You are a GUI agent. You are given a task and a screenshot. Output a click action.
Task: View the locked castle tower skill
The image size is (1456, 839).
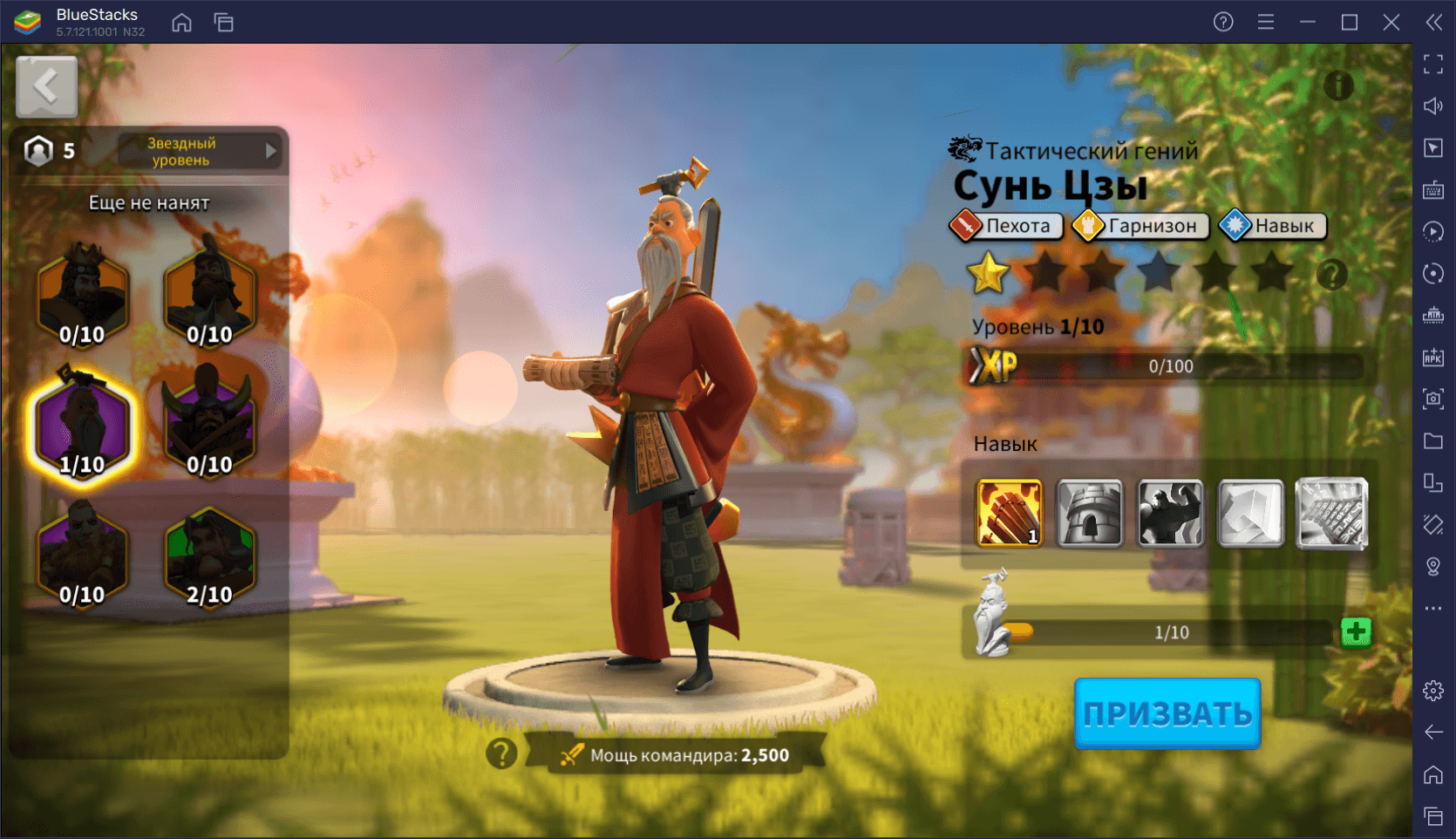(1090, 513)
